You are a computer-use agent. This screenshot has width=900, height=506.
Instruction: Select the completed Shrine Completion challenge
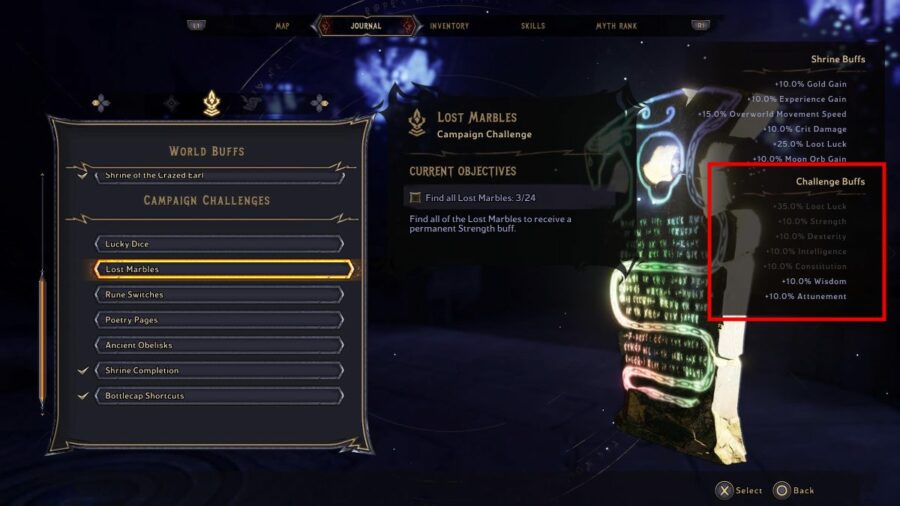coord(218,371)
